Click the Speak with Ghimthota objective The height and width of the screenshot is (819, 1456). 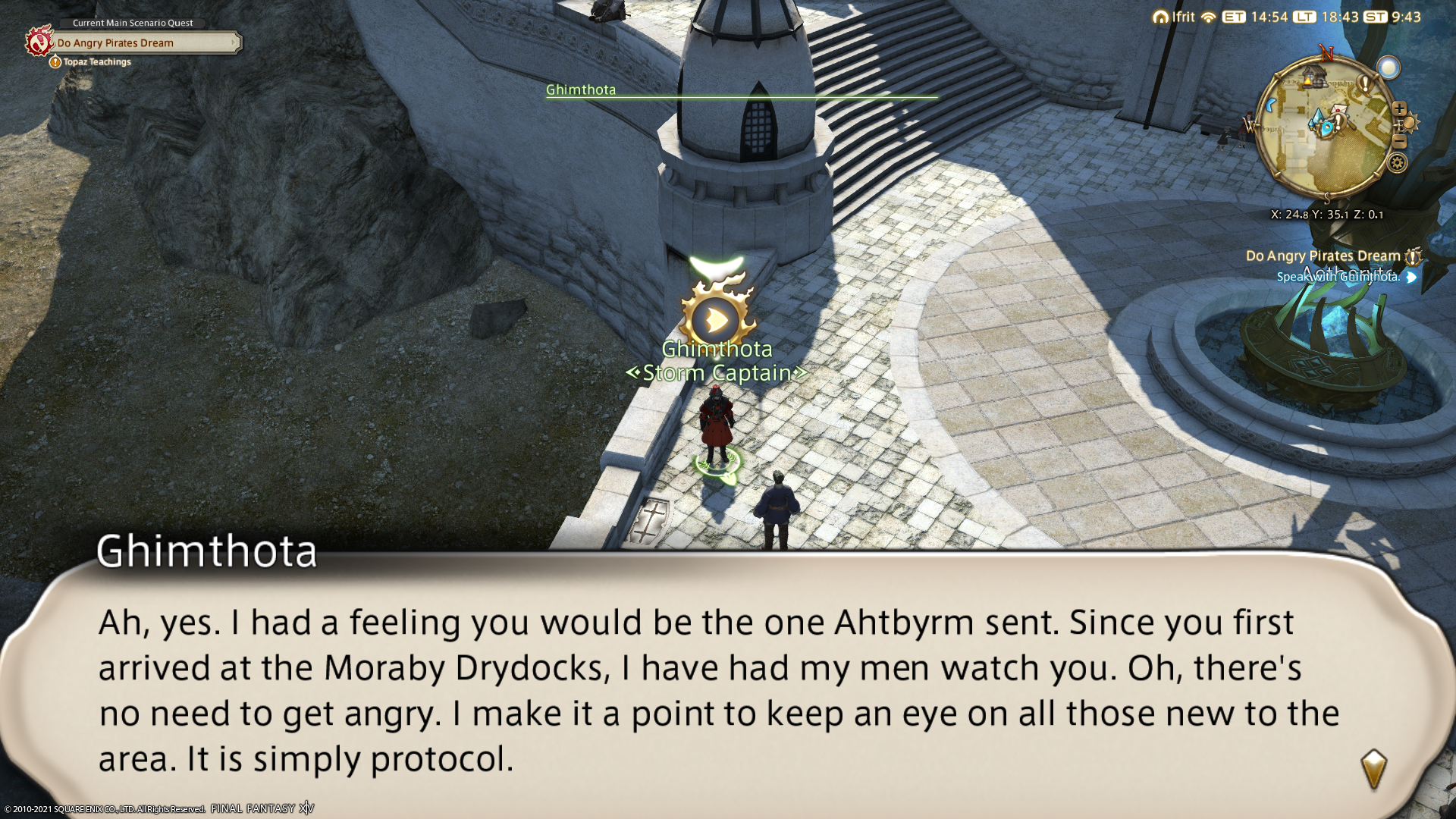pos(1338,277)
